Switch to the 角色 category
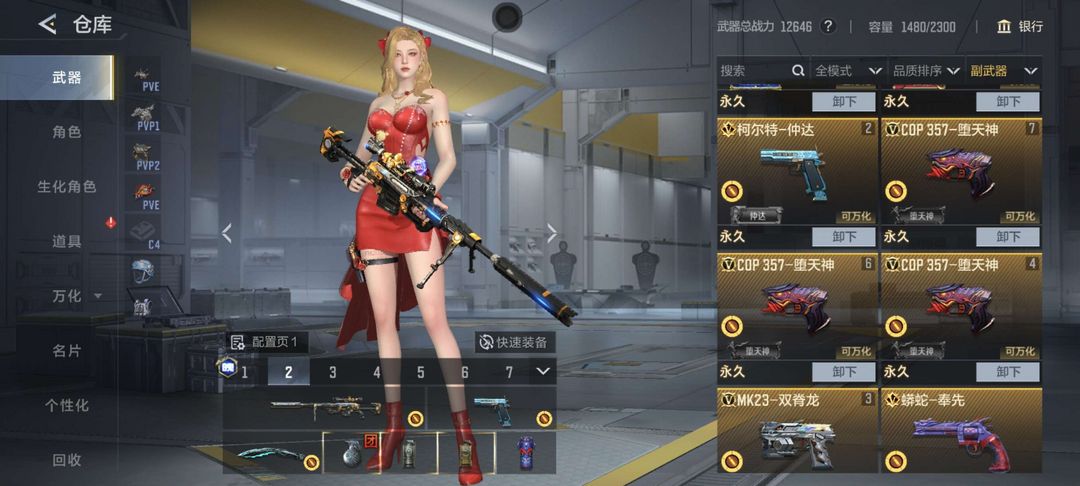This screenshot has height=486, width=1080. [66, 132]
